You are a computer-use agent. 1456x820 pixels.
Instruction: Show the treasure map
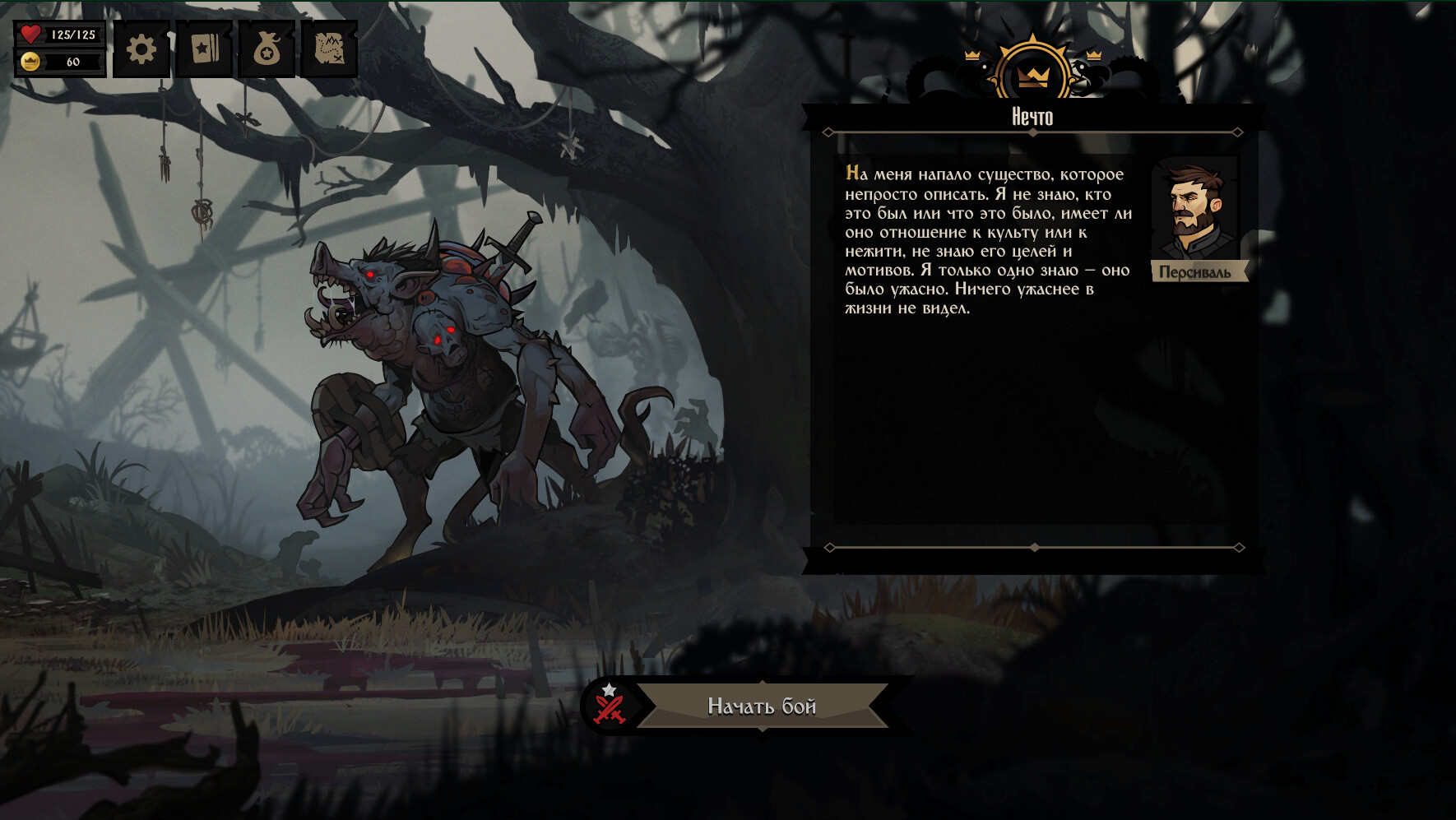tap(329, 50)
